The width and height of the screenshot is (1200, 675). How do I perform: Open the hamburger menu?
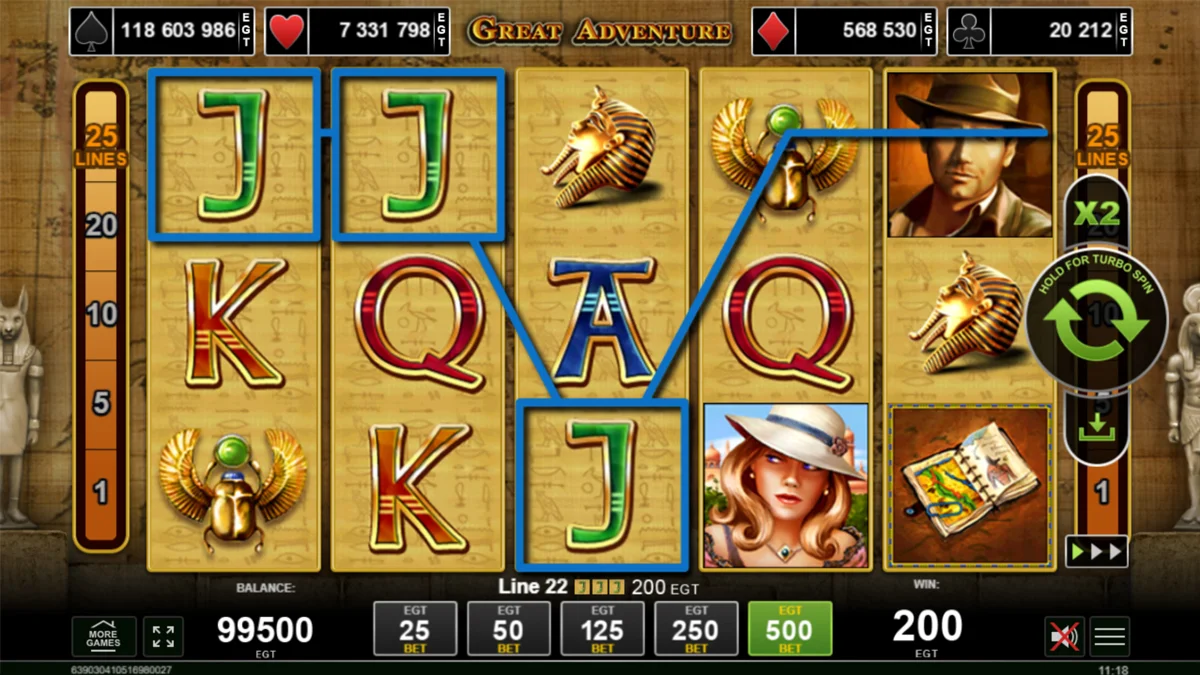pyautogui.click(x=1110, y=637)
